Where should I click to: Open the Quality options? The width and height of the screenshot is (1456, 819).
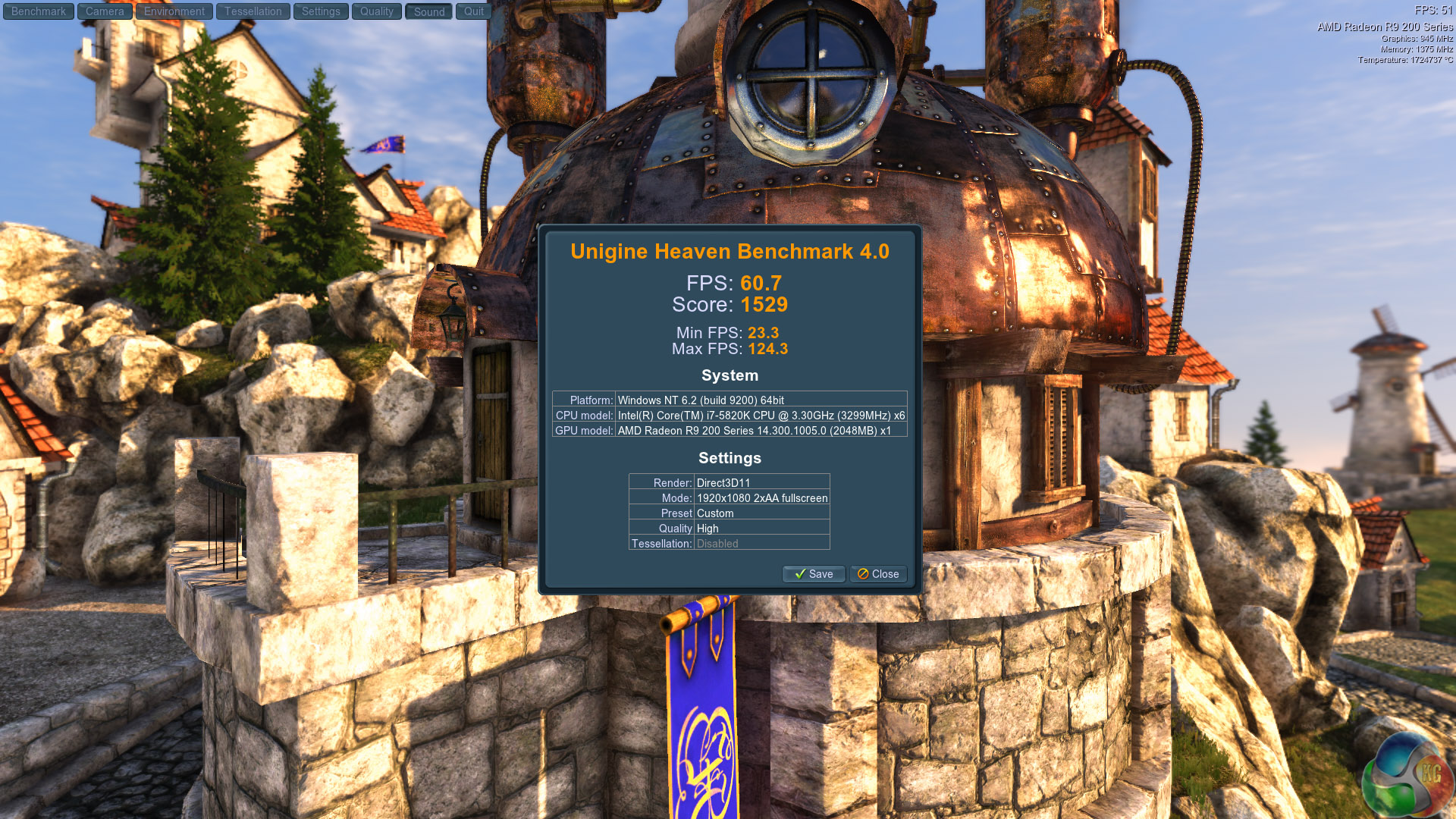coord(377,11)
